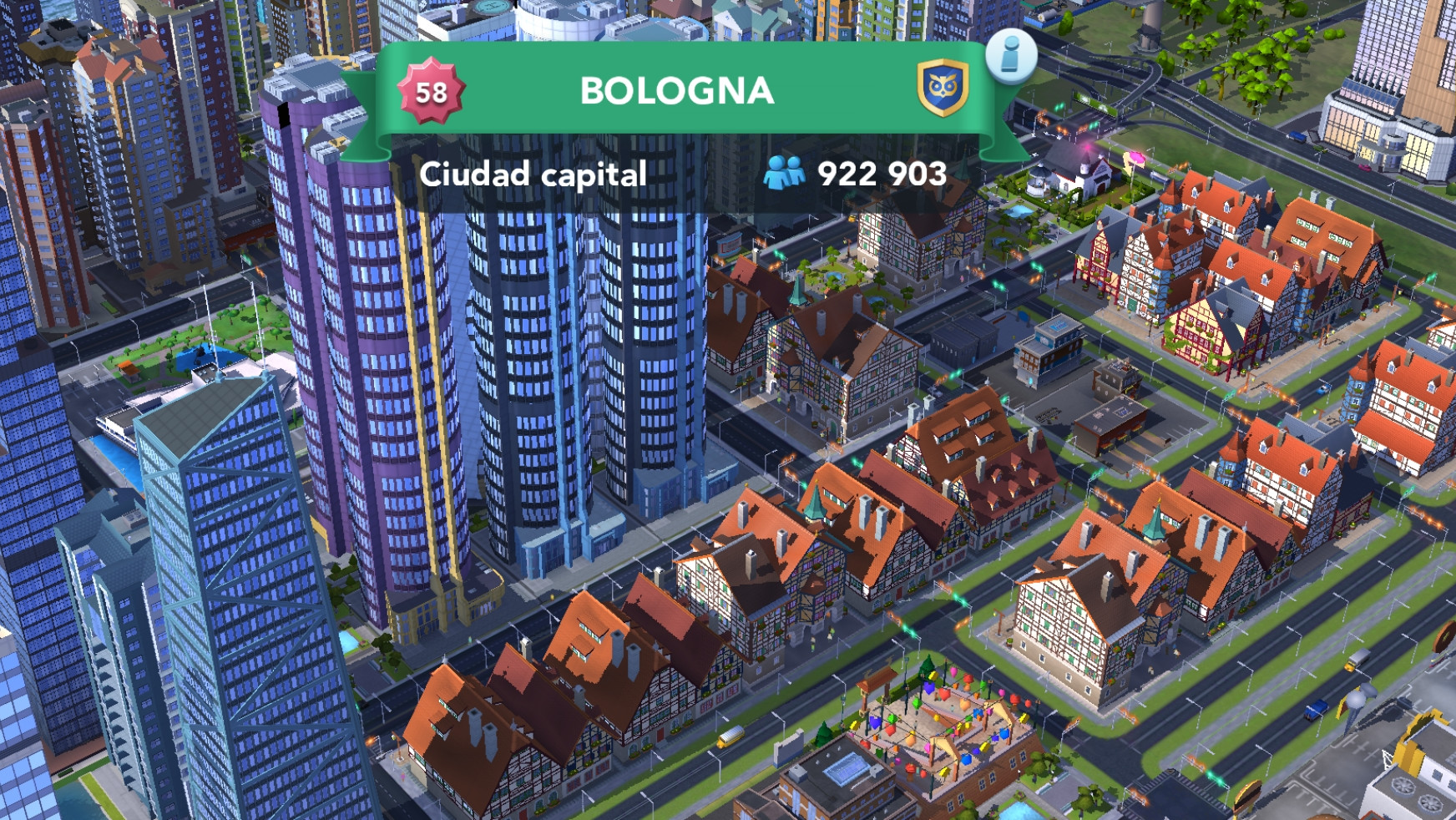
Task: Tap the owl shield club badge
Action: [x=943, y=89]
